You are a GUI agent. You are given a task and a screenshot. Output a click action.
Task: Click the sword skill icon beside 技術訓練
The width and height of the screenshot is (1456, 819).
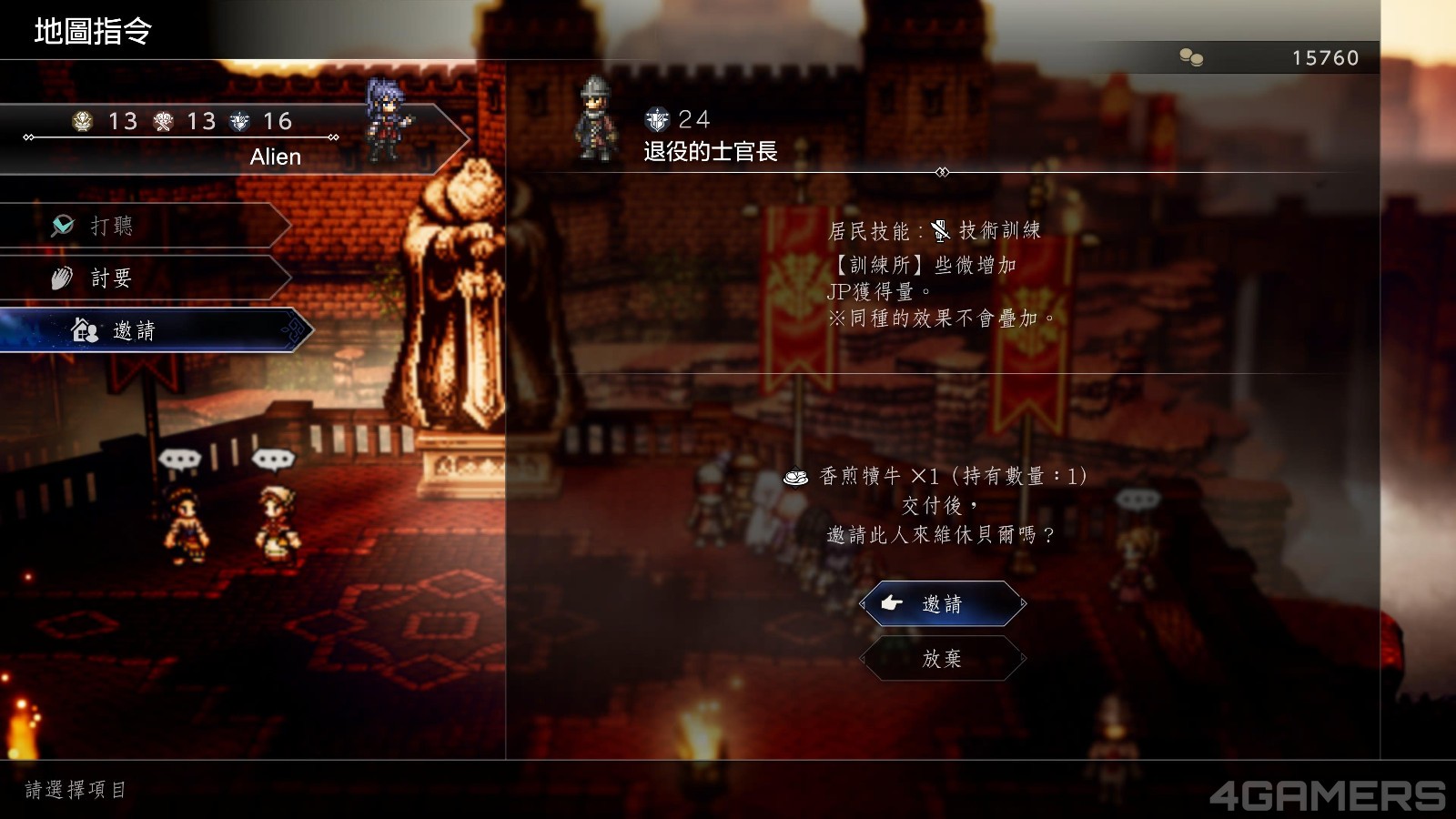pyautogui.click(x=940, y=231)
